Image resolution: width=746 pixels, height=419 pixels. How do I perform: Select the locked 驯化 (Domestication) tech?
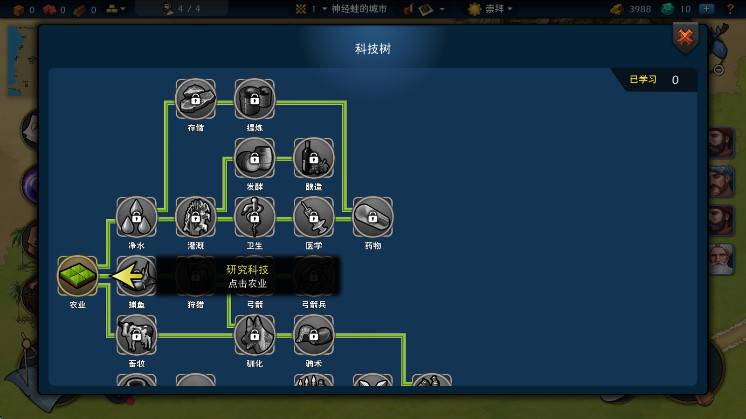pos(254,335)
